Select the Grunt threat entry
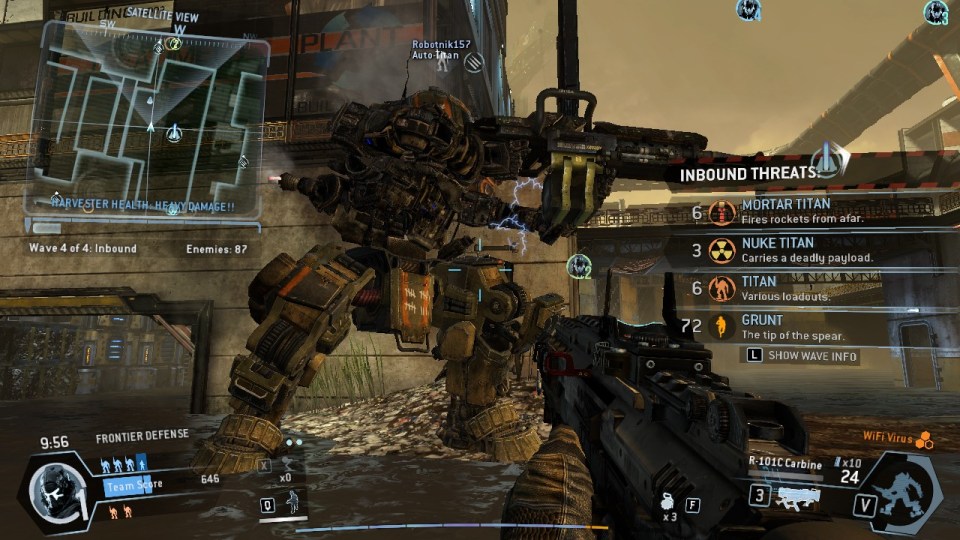 point(790,326)
